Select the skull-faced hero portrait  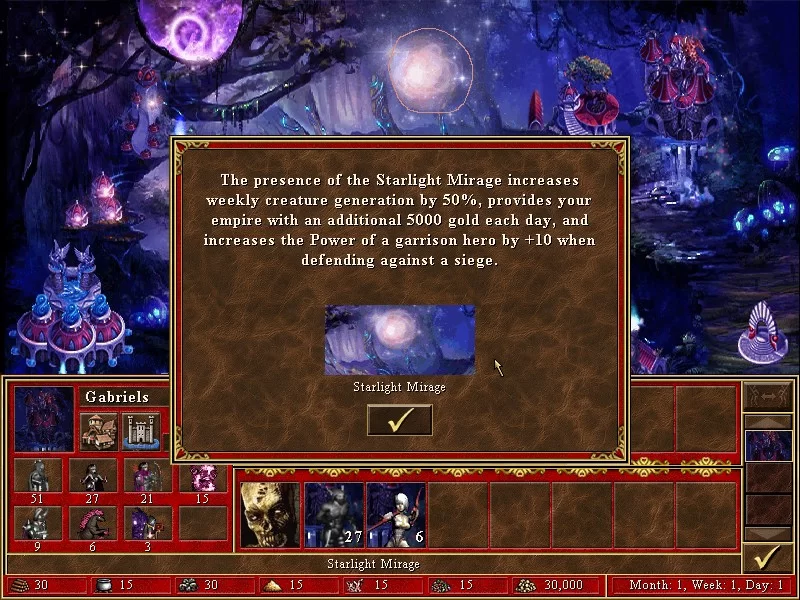click(270, 515)
